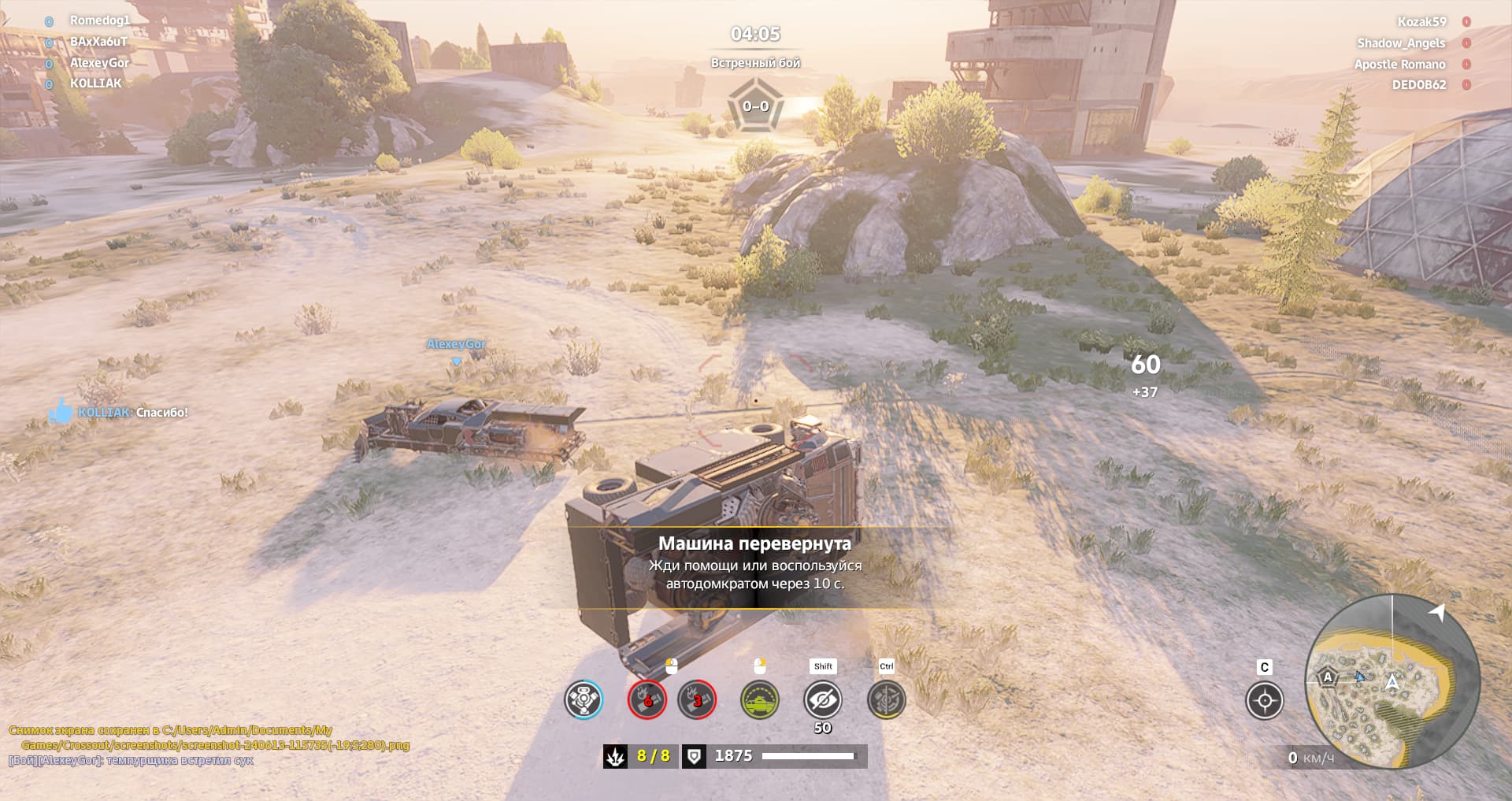This screenshot has height=801, width=1512.
Task: Click KOLLIAK's "Спасибо!" chat message
Action: (x=132, y=413)
